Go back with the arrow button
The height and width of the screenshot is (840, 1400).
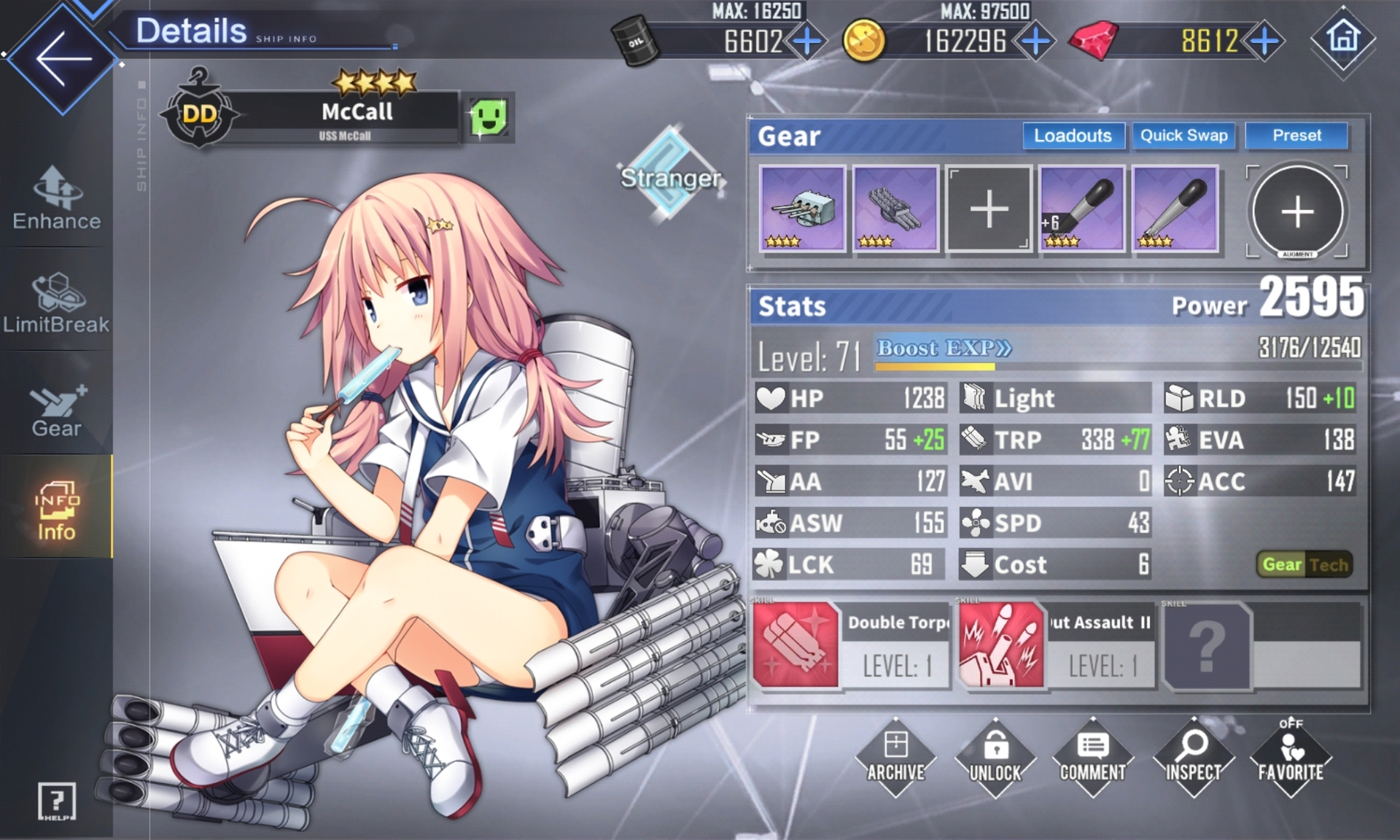pos(62,58)
